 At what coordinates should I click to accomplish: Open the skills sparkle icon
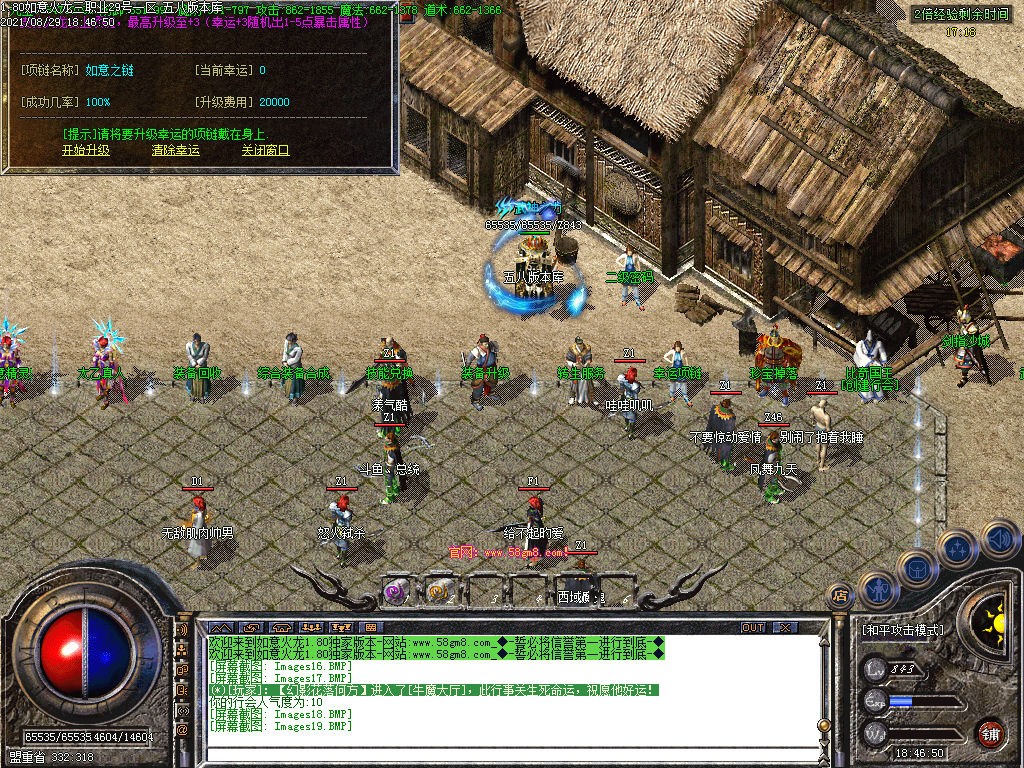point(956,549)
